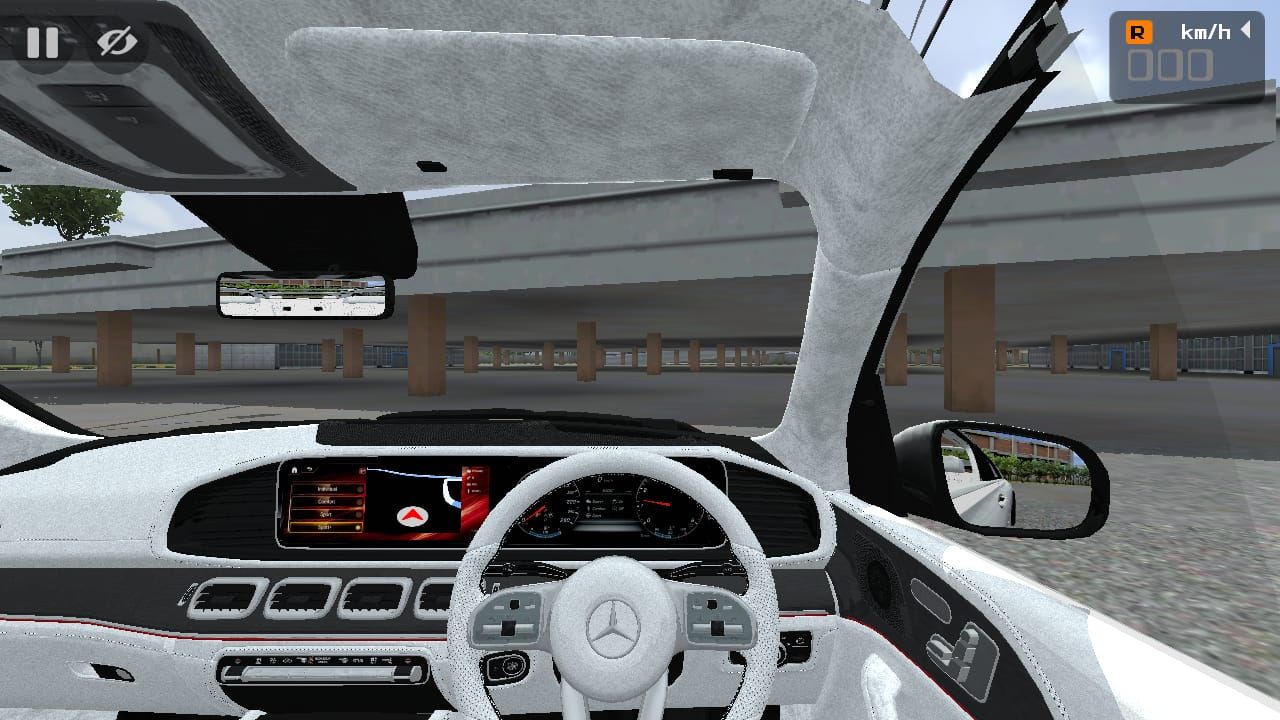Tap the back arrow on the infotainment display

pos(309,469)
